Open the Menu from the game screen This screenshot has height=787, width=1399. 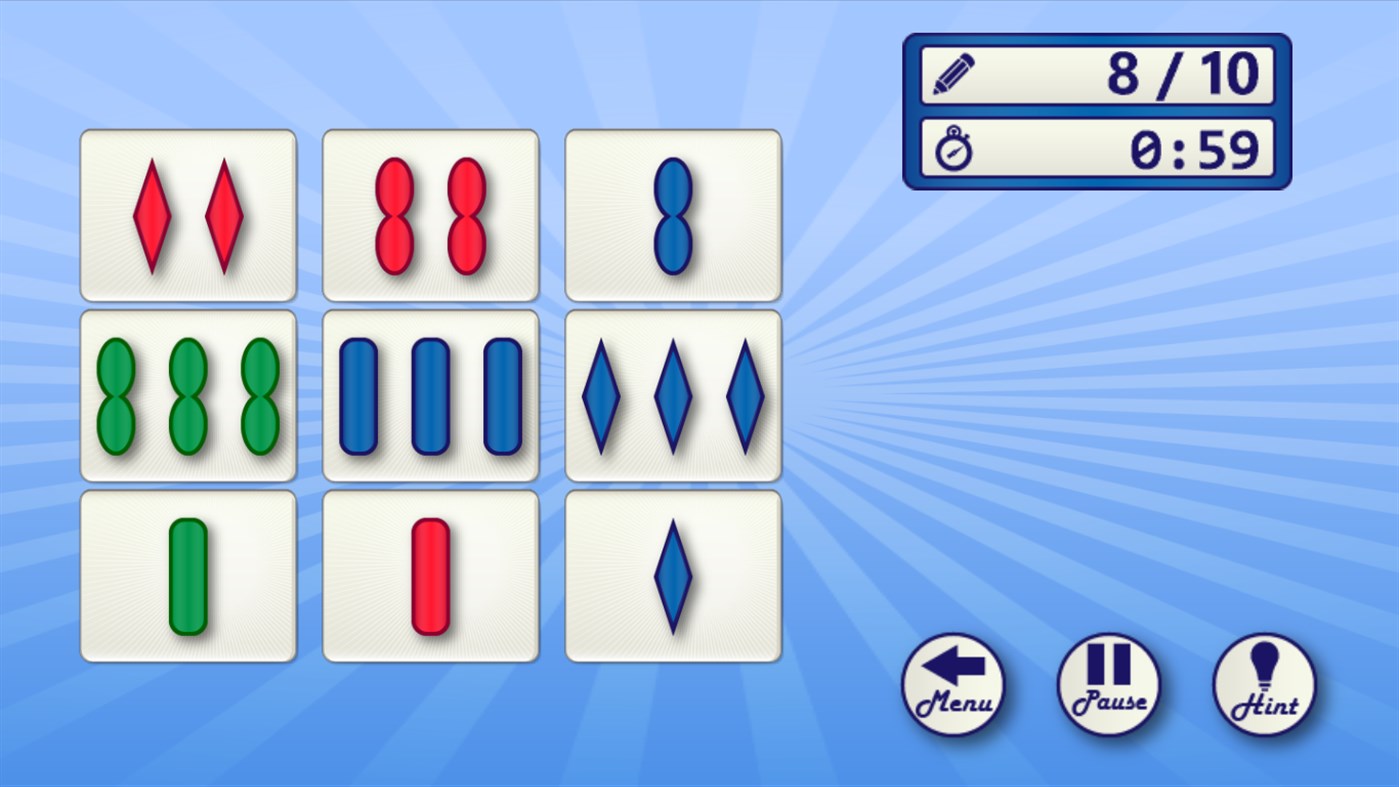tap(952, 685)
